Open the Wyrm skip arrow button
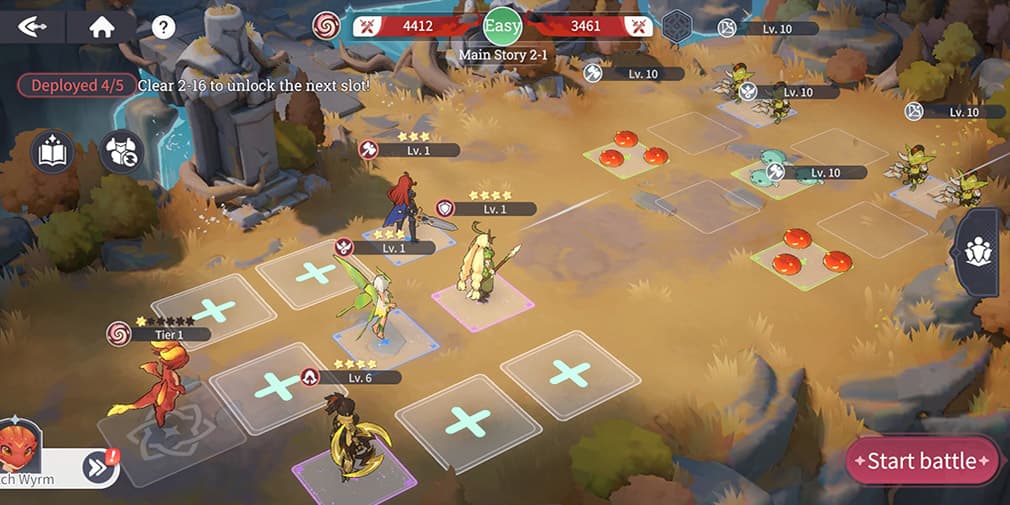Screen dimensions: 1010x505 [98, 466]
